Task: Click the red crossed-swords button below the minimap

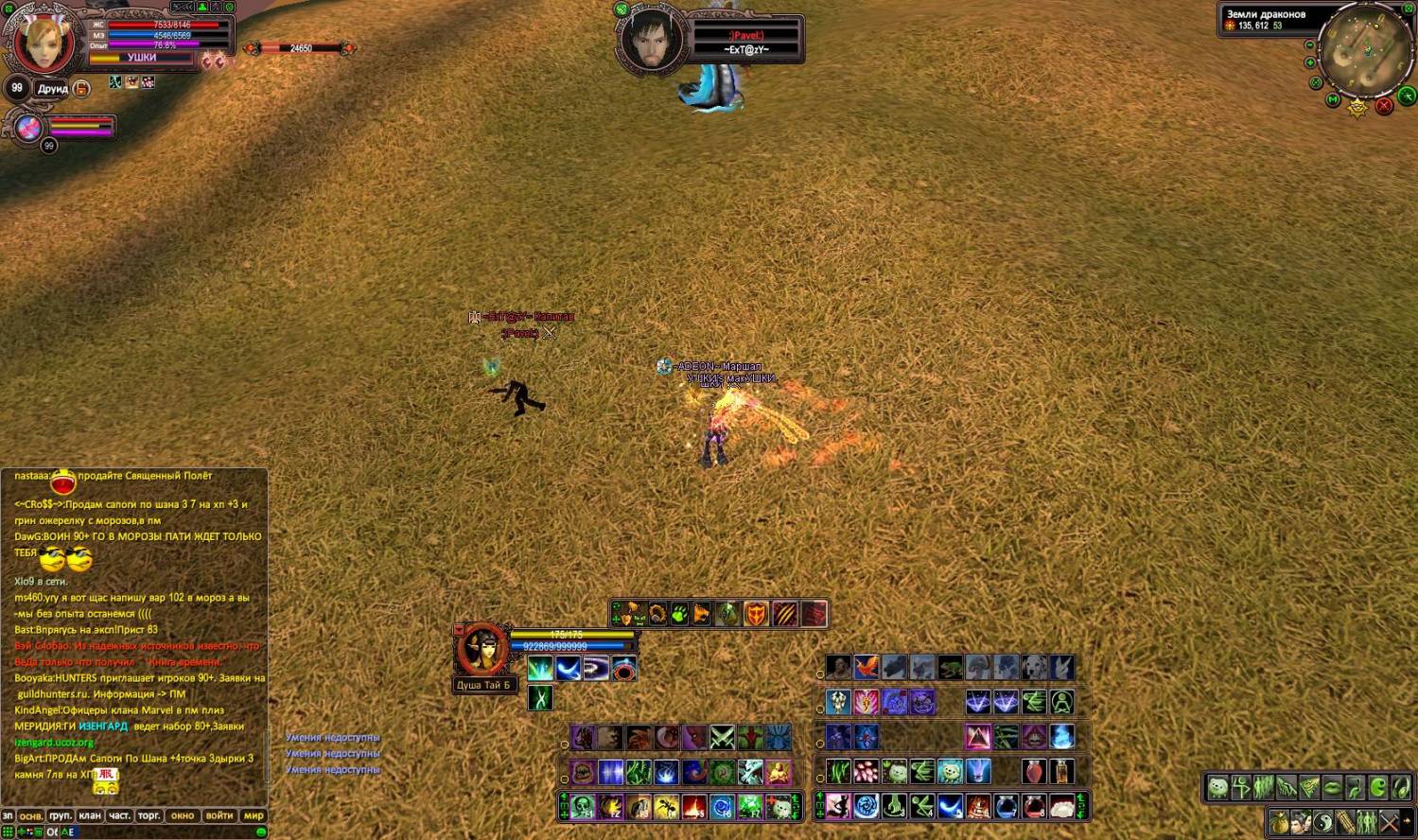Action: [1384, 106]
